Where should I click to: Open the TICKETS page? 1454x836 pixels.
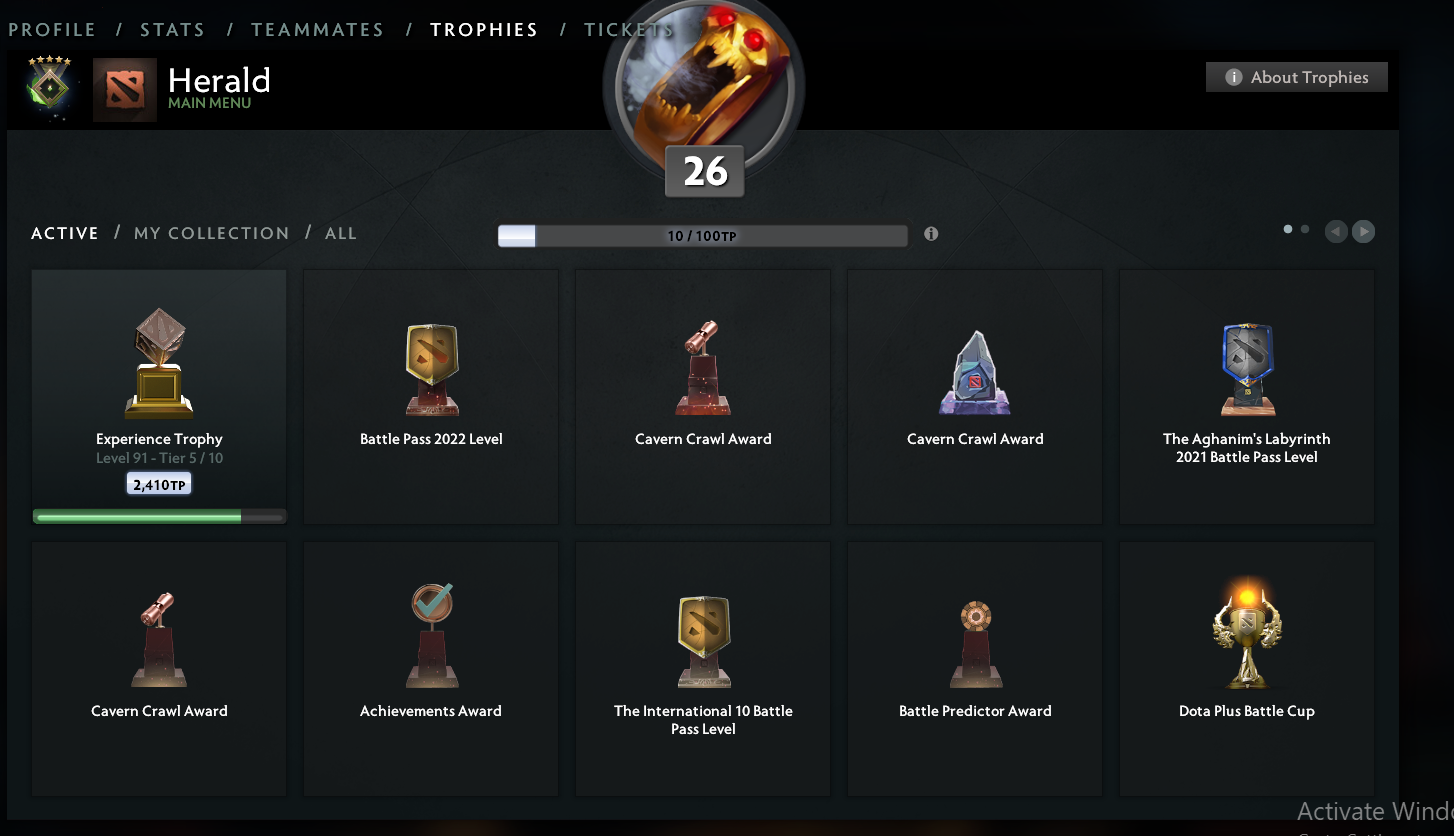point(628,29)
